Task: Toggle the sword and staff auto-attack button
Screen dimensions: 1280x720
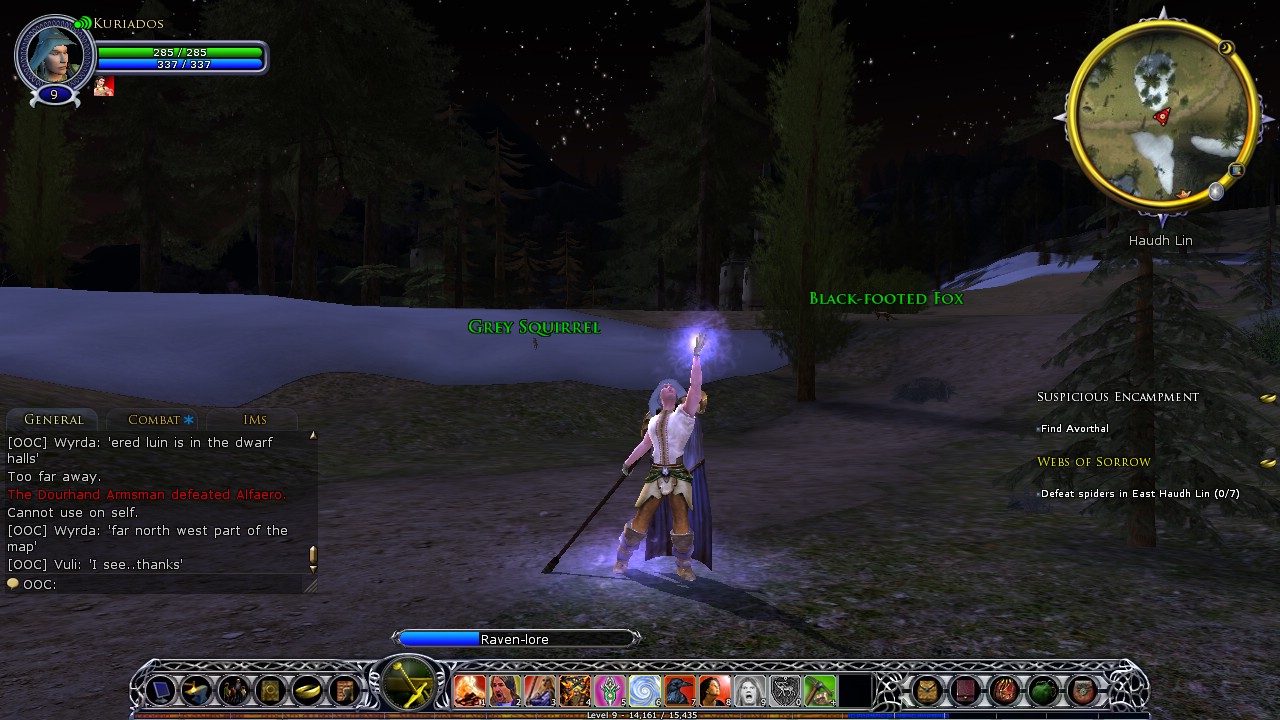Action: 409,684
